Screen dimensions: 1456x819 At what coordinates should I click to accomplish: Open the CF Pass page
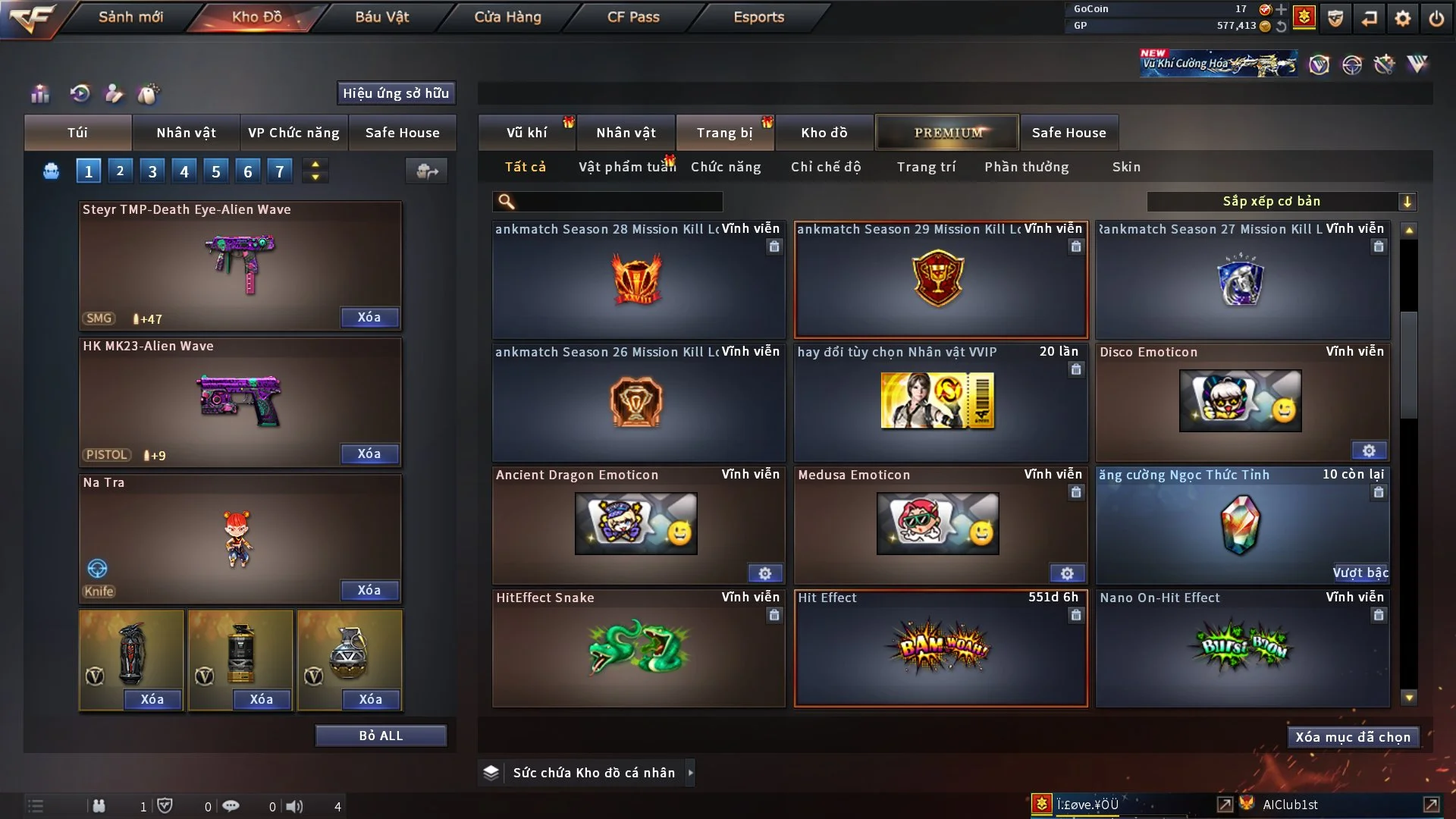[x=633, y=17]
